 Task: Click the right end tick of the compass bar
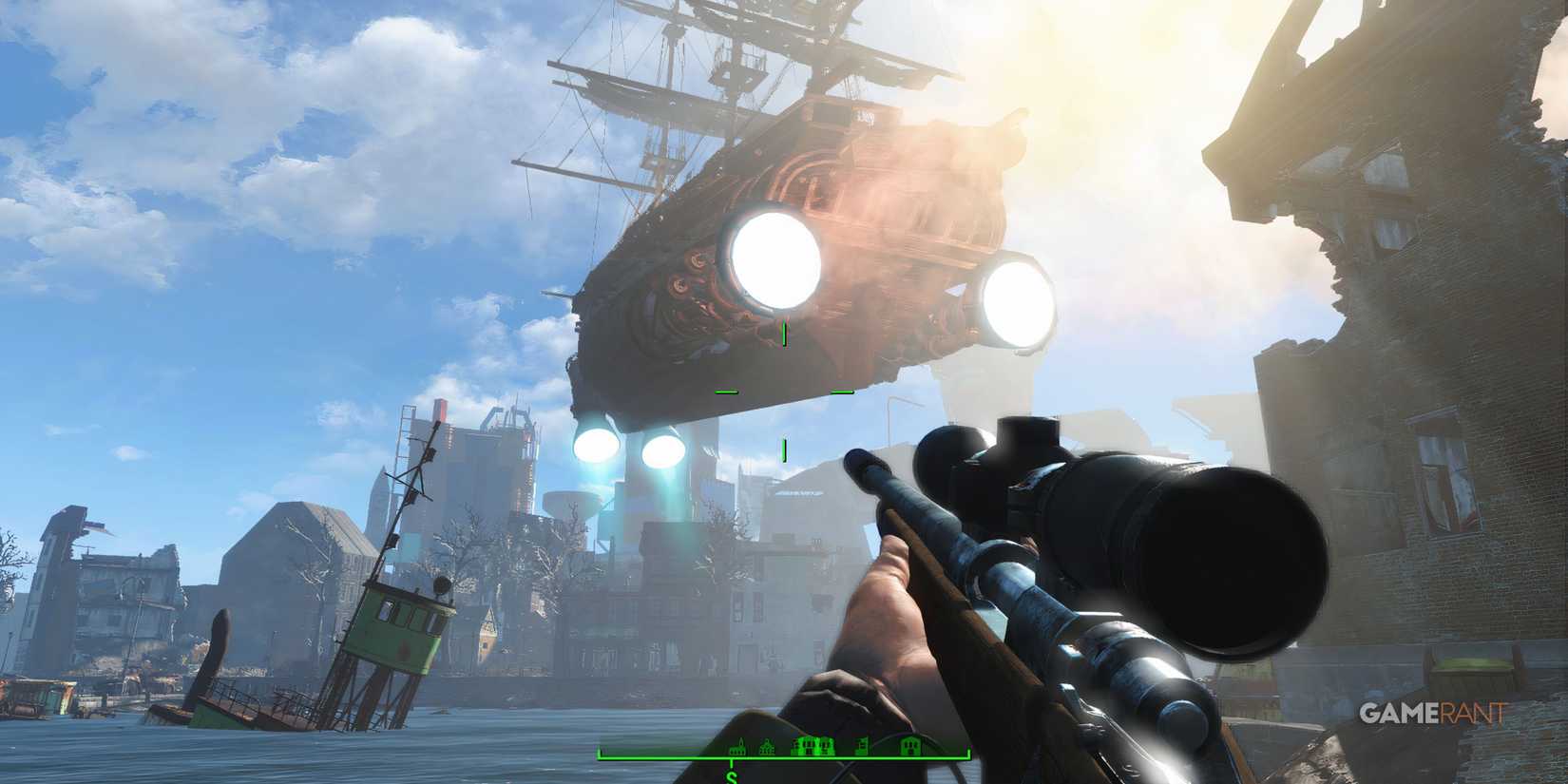967,752
